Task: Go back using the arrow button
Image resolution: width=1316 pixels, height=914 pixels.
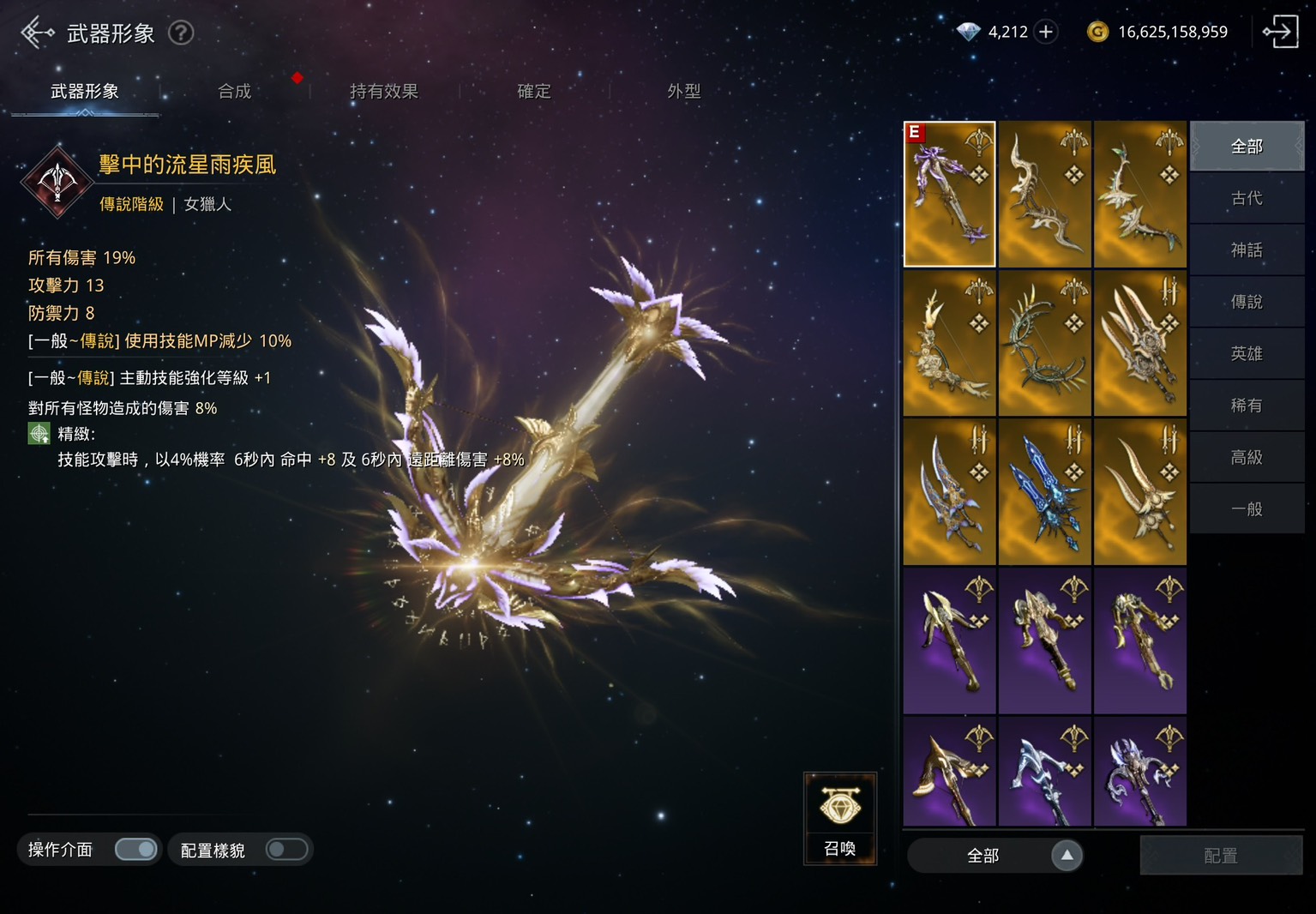Action: point(36,33)
